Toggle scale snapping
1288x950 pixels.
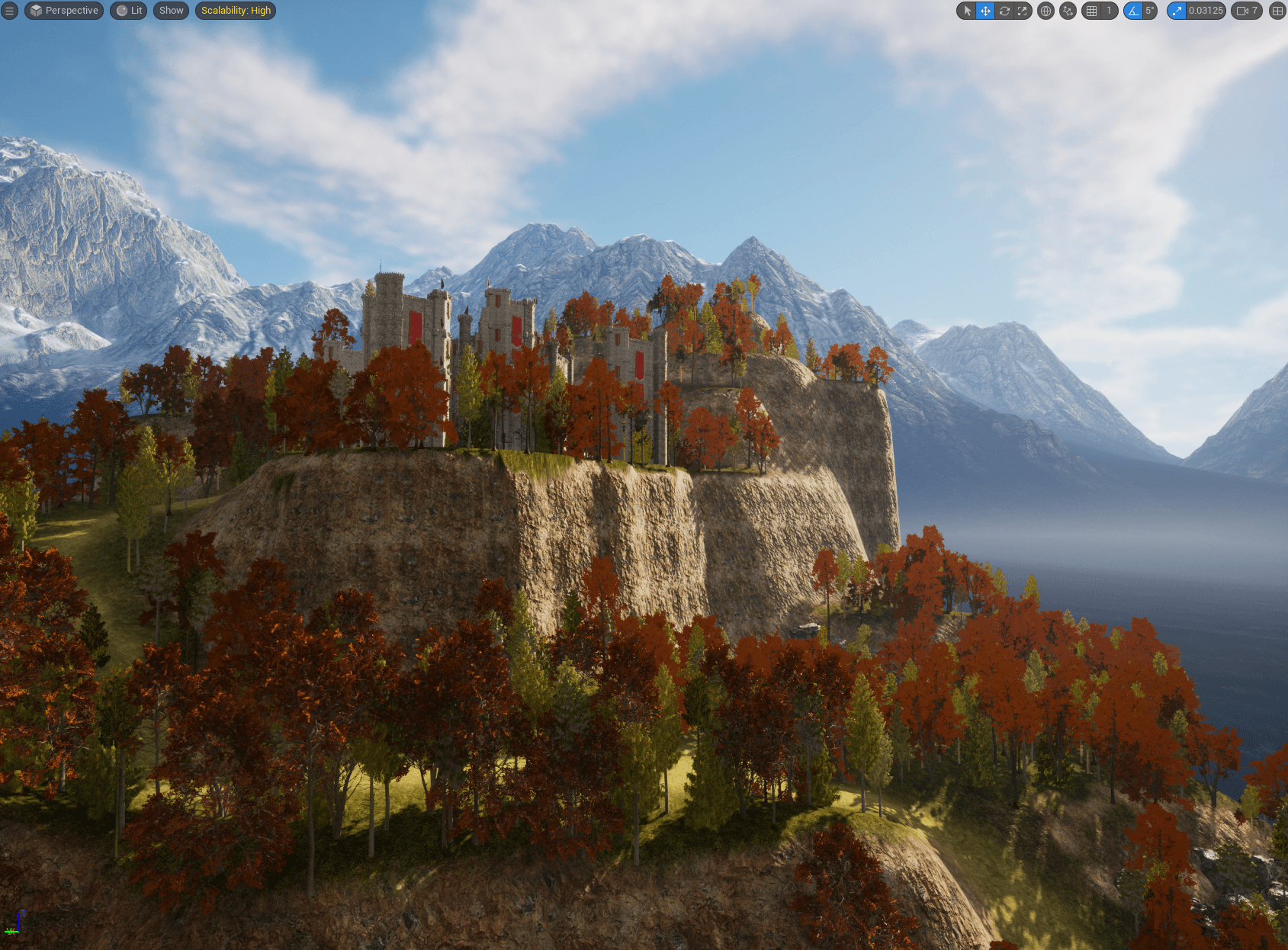pyautogui.click(x=1177, y=11)
